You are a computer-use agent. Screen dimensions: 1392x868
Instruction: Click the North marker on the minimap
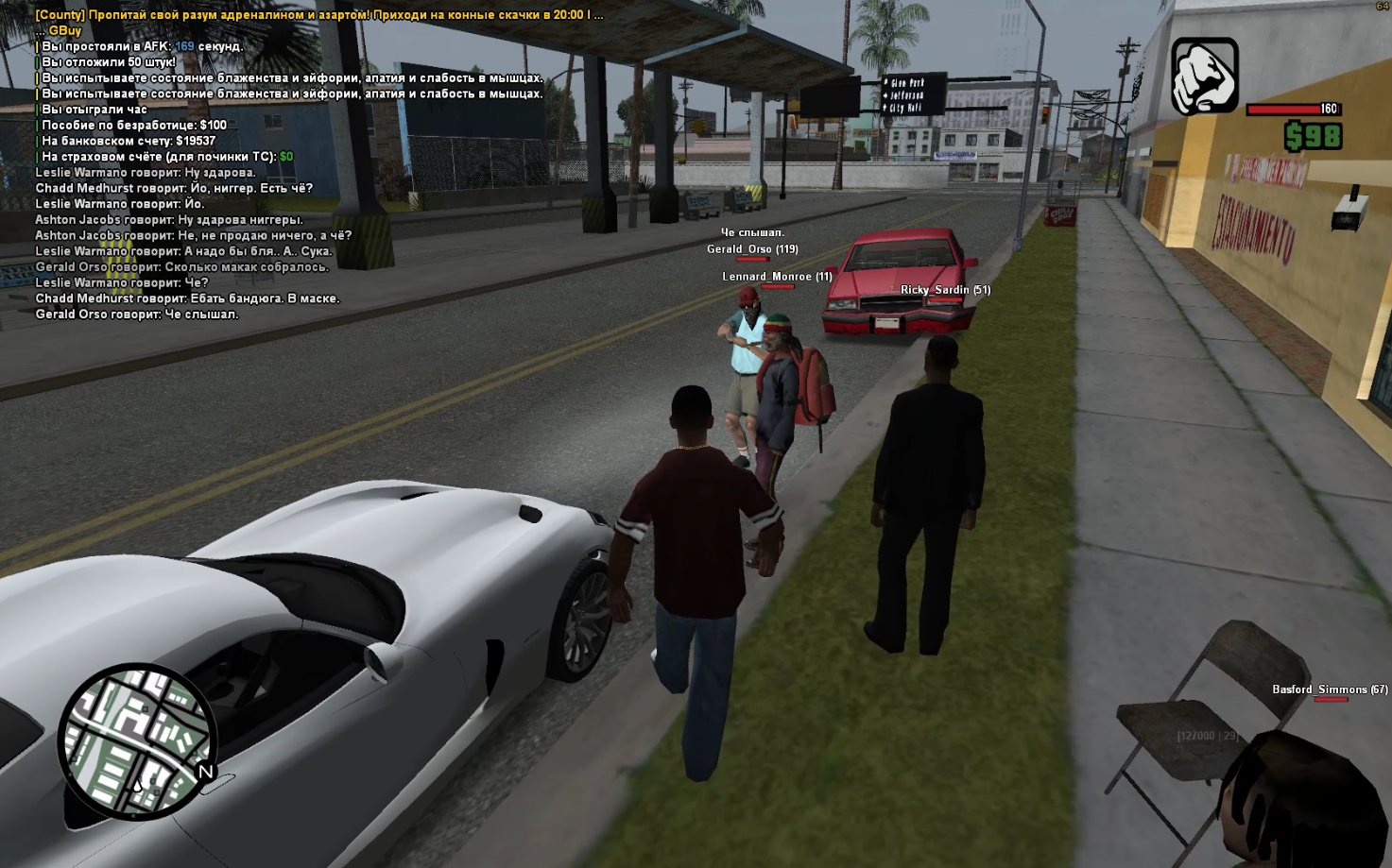[205, 772]
